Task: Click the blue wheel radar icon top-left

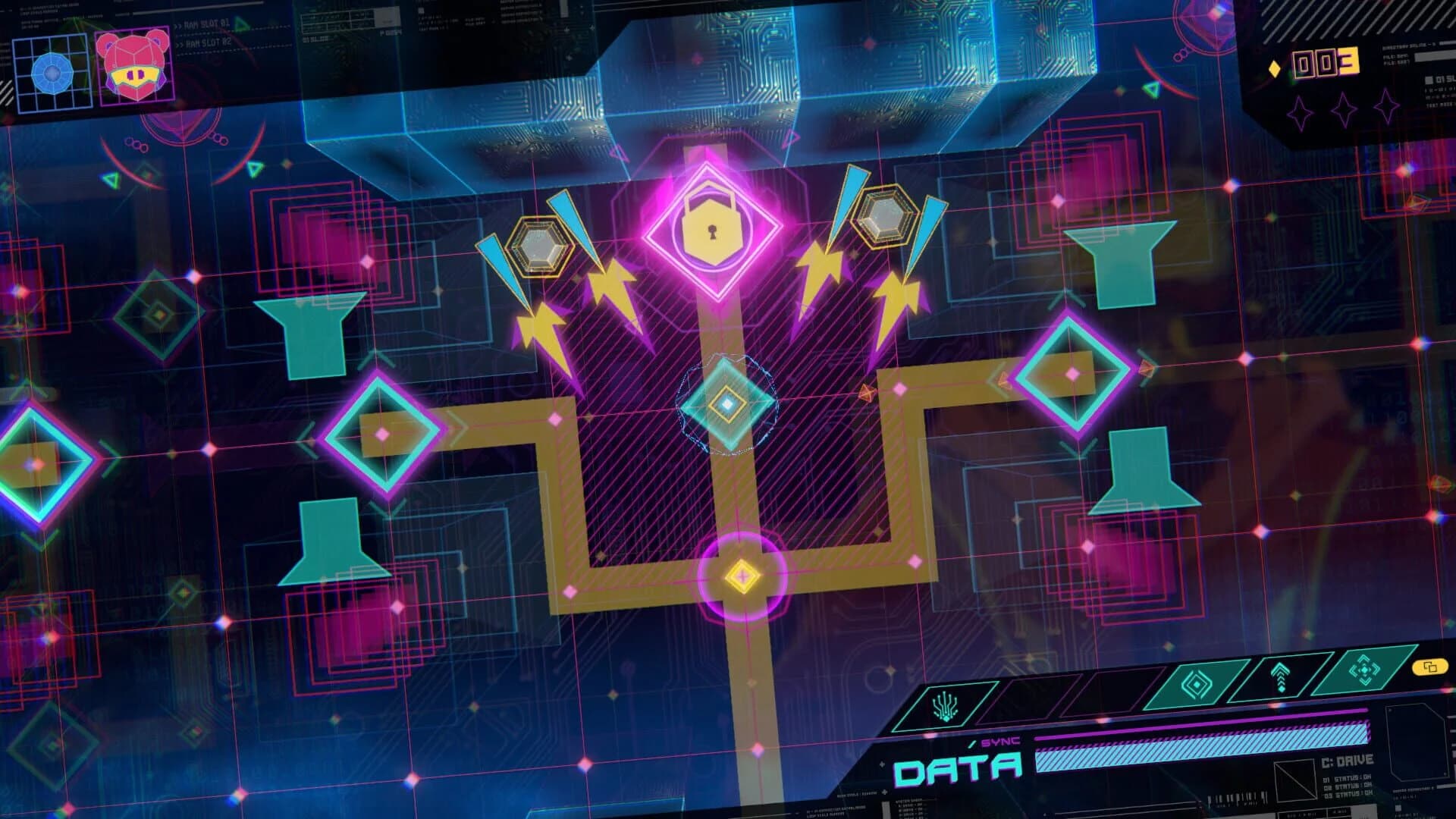Action: [x=51, y=73]
